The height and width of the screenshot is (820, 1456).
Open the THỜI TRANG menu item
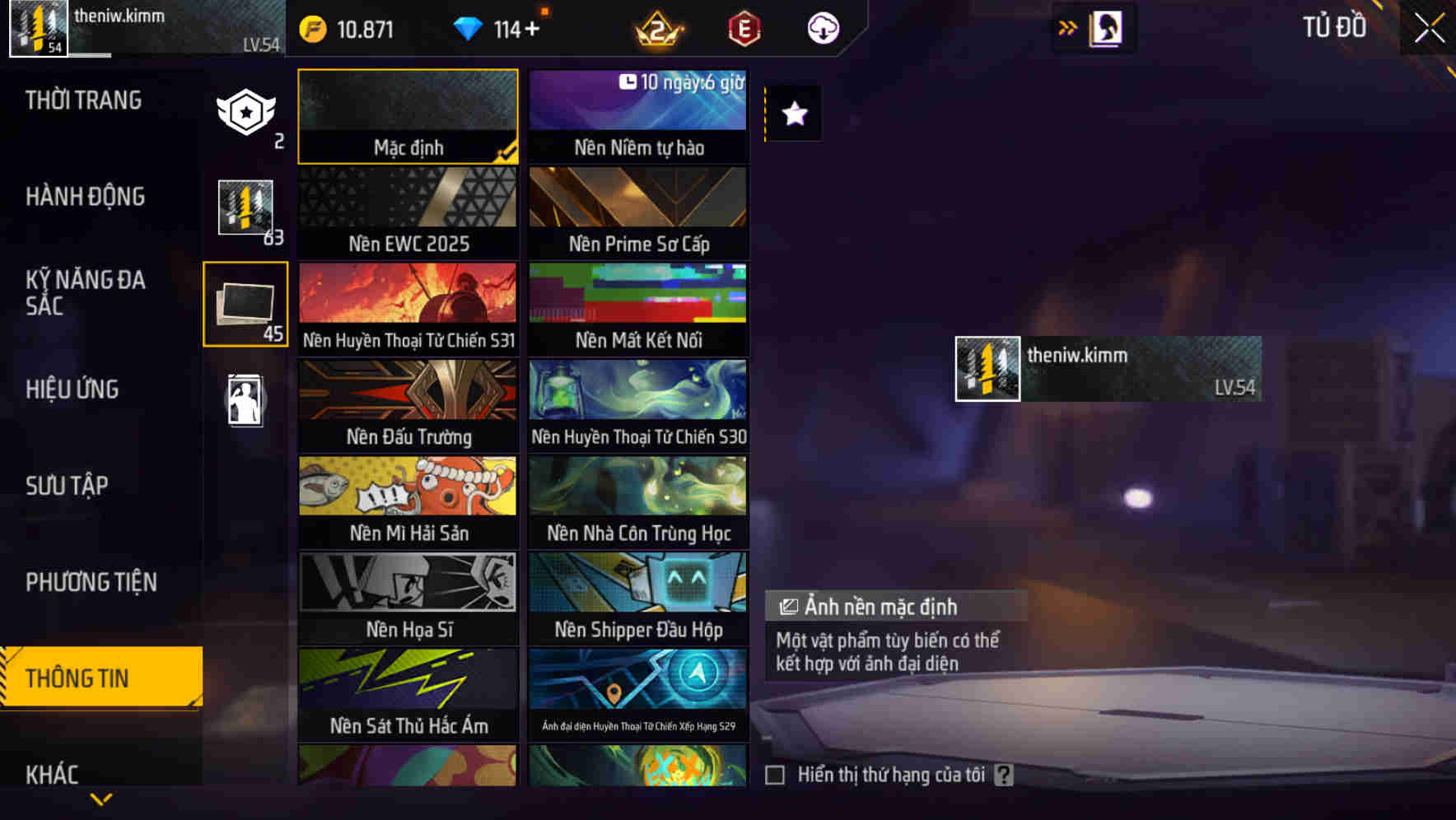(x=83, y=100)
